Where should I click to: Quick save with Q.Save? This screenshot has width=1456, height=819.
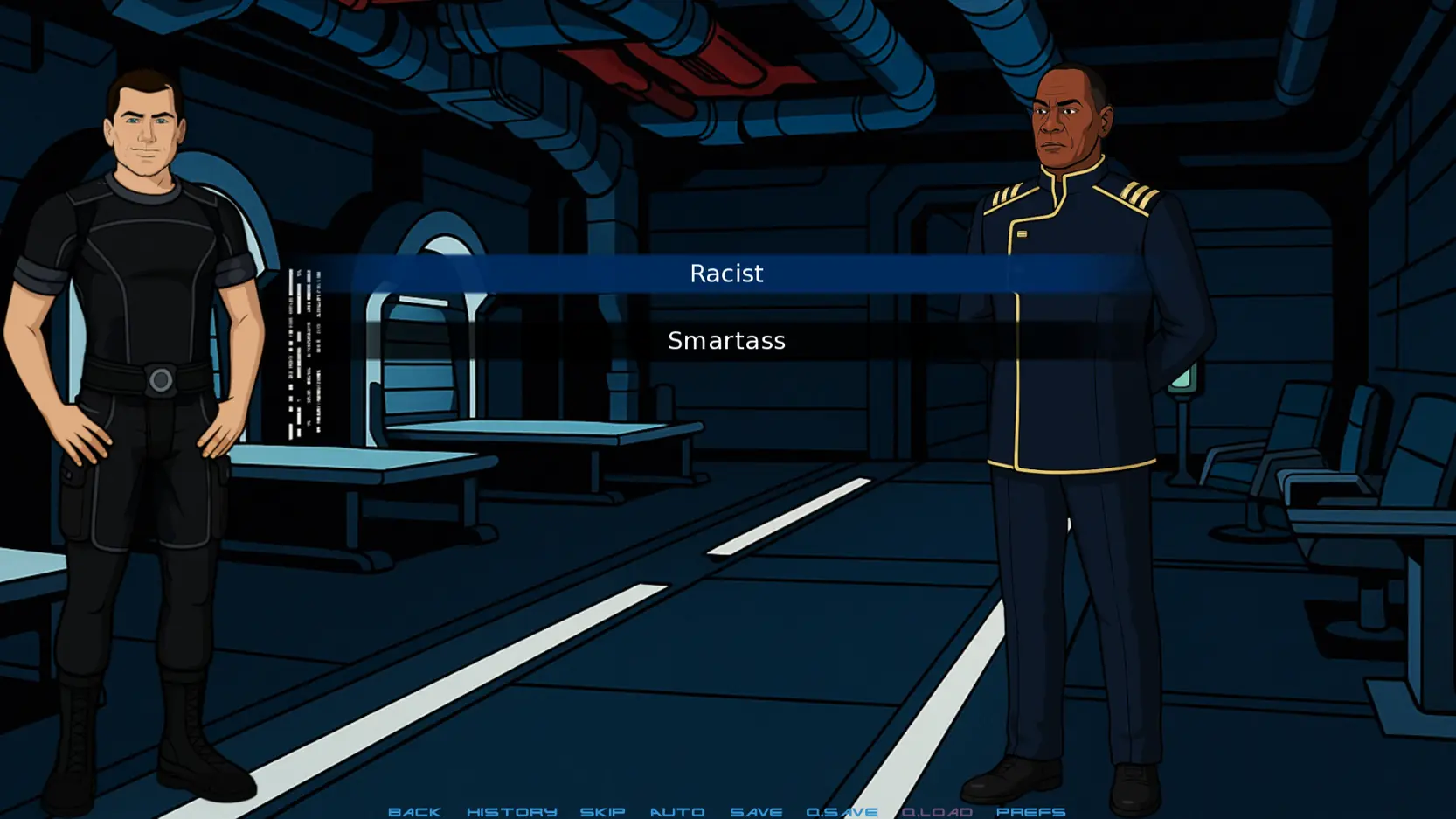tap(842, 811)
